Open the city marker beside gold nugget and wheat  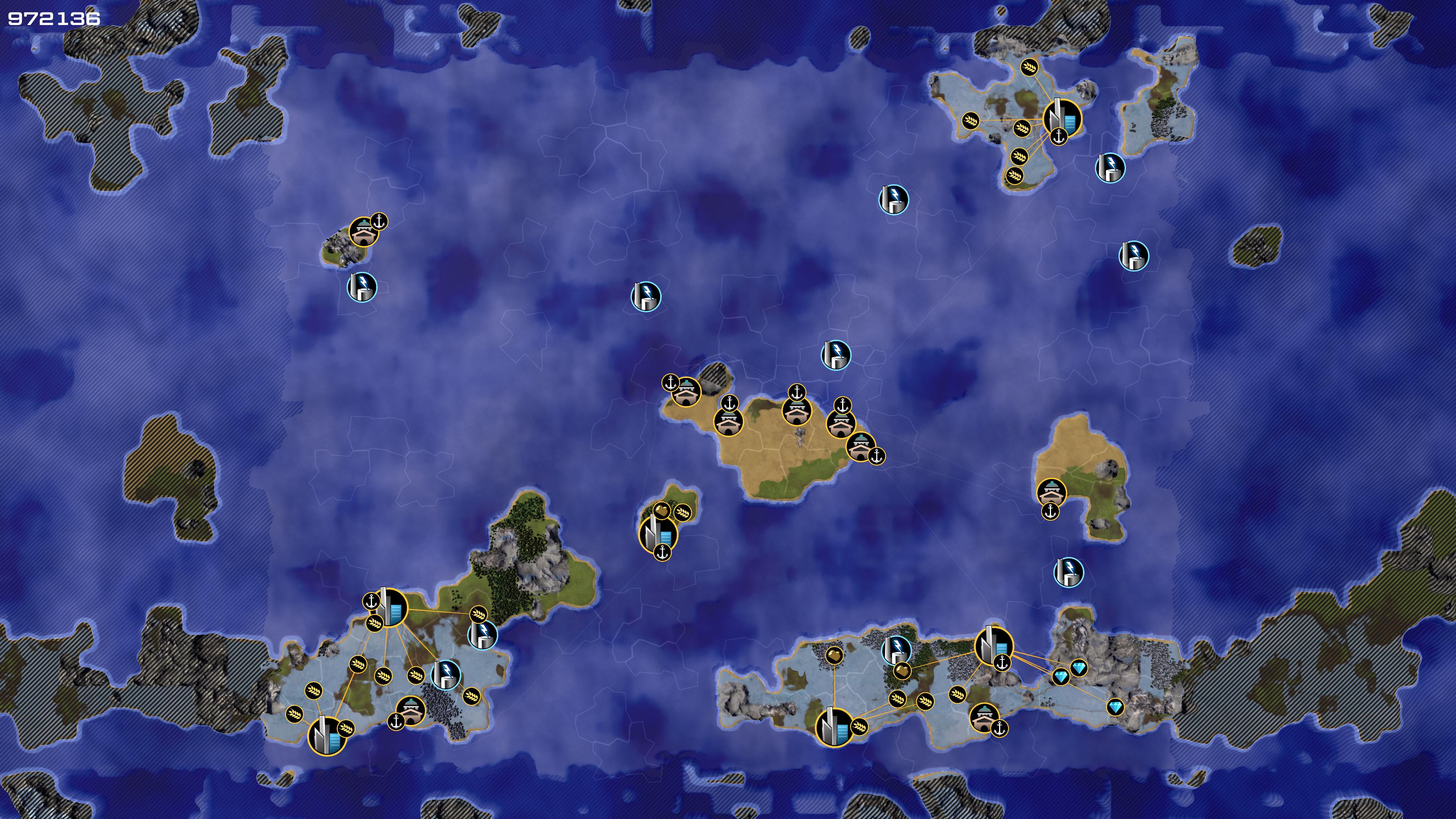click(x=657, y=533)
